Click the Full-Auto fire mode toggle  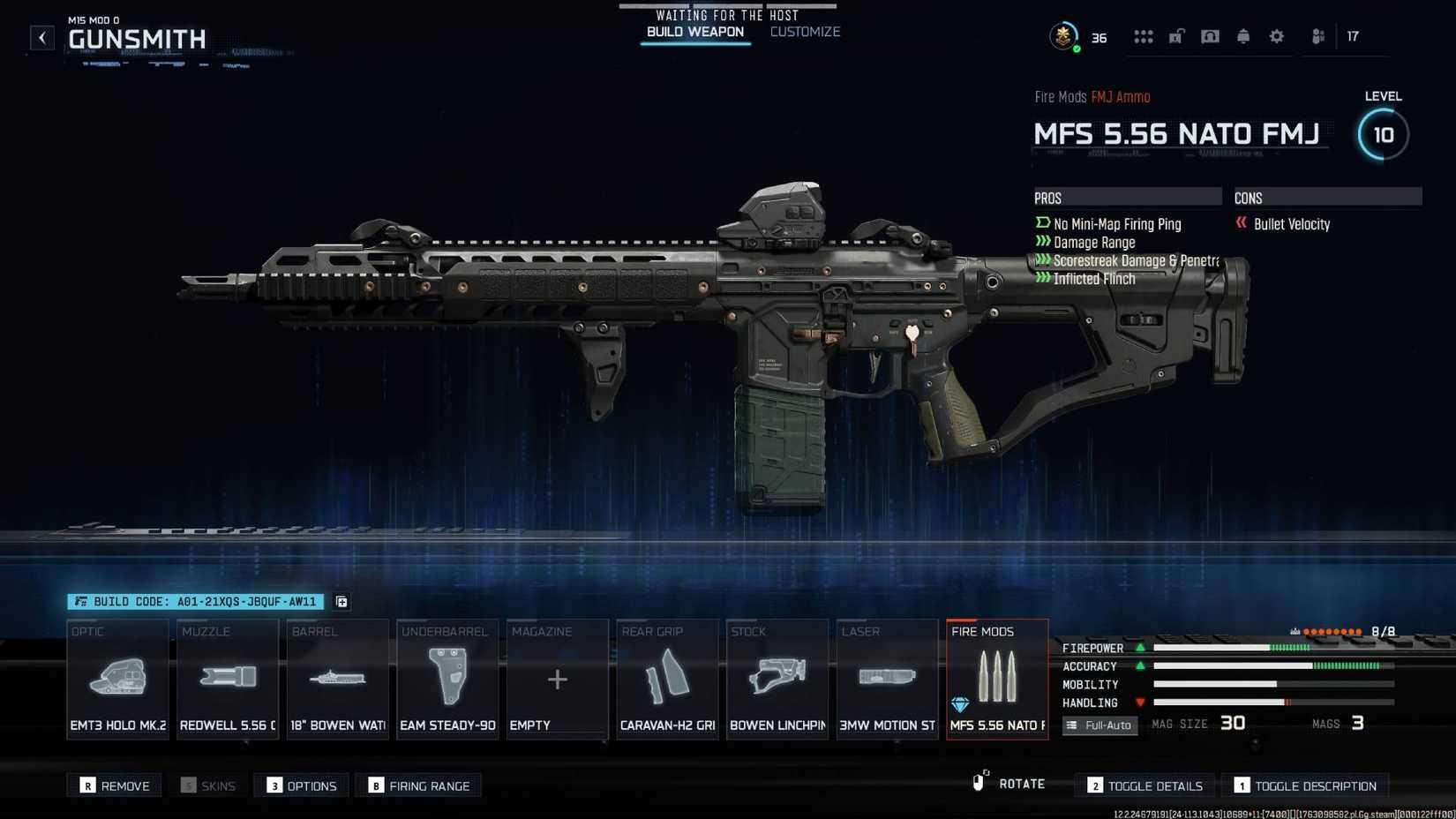[x=1100, y=725]
